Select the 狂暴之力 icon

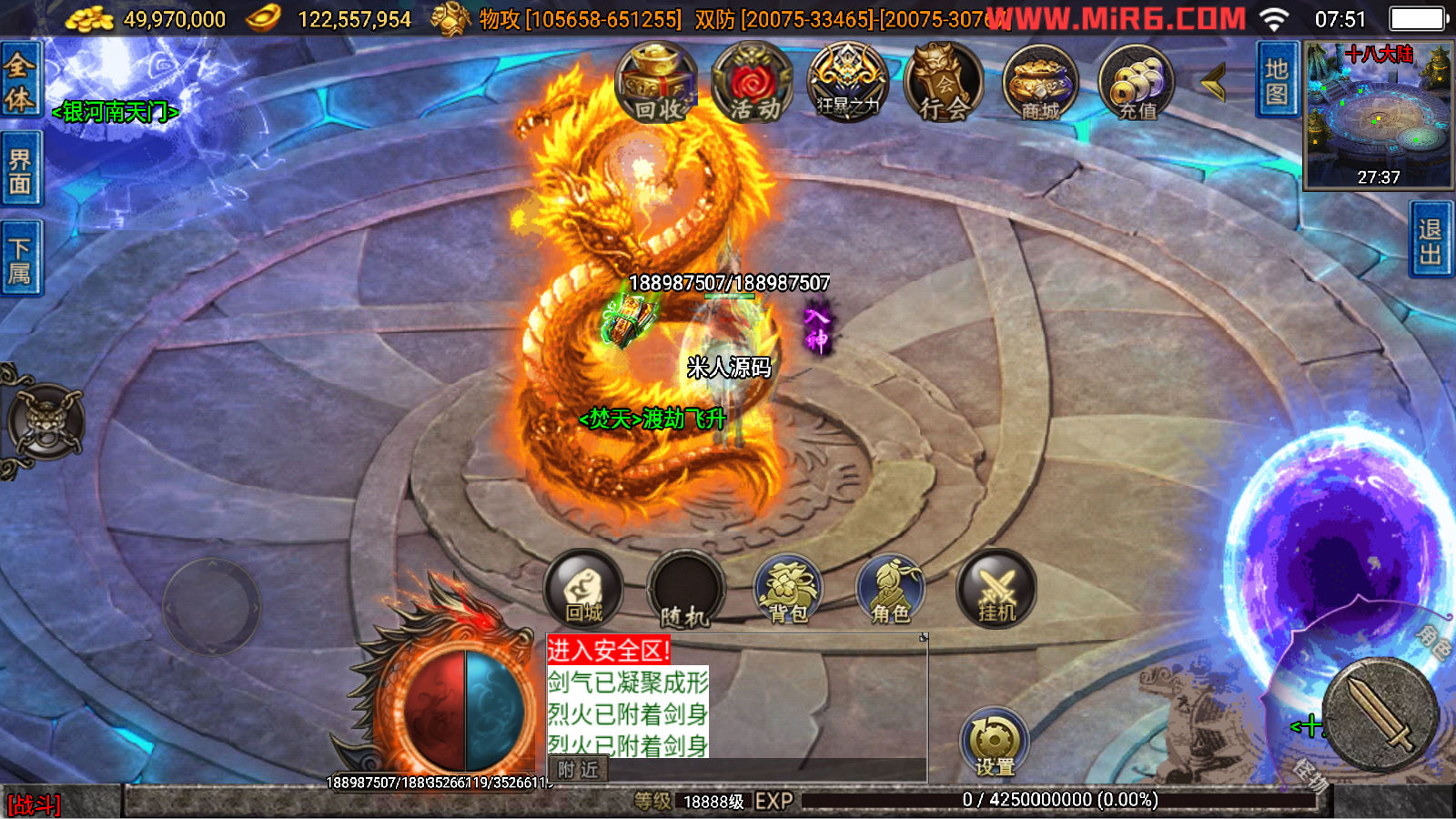tap(848, 82)
